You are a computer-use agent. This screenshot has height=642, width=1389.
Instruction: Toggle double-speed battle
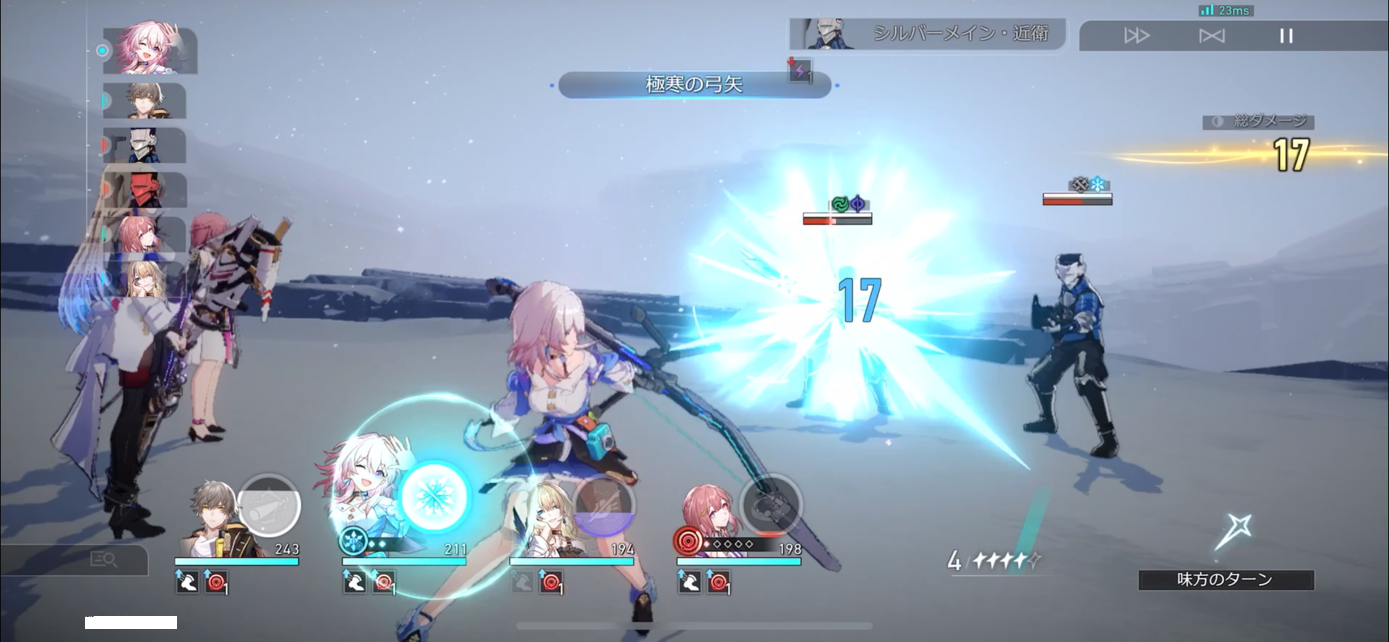tap(1137, 36)
